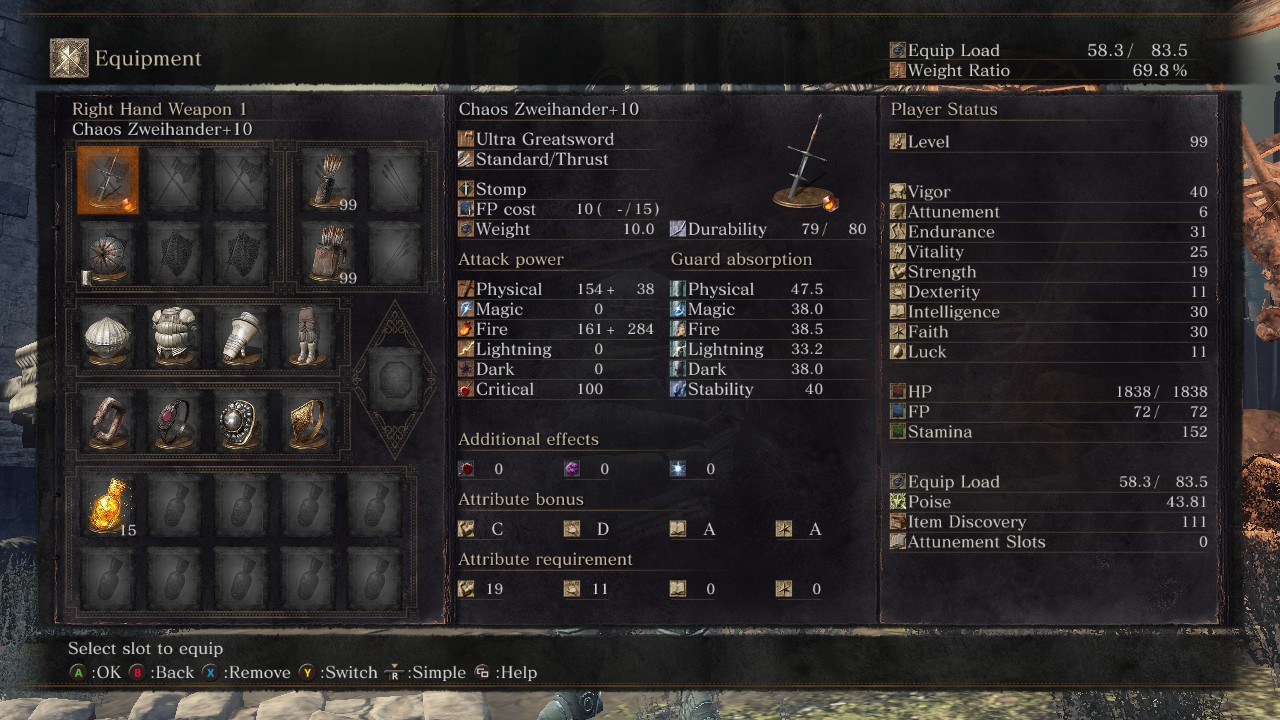
Task: Select the leggings armor slot
Action: 306,336
